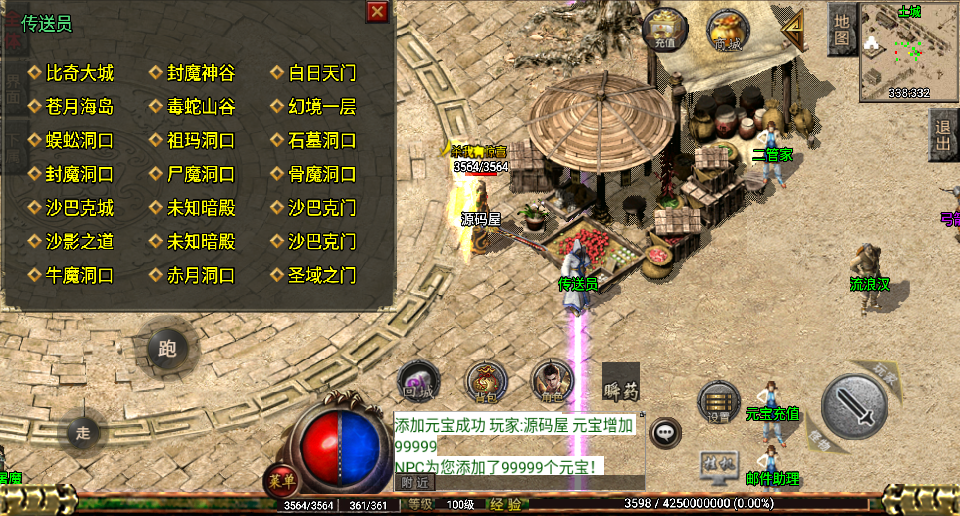Choose 沙巴克城 from the teleporter list
The image size is (960, 516).
pyautogui.click(x=80, y=208)
